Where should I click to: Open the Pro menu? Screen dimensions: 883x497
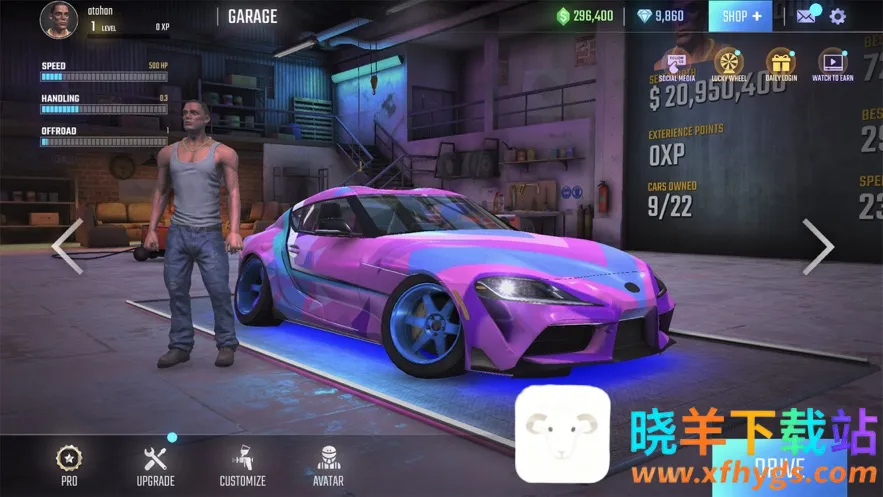(x=69, y=465)
